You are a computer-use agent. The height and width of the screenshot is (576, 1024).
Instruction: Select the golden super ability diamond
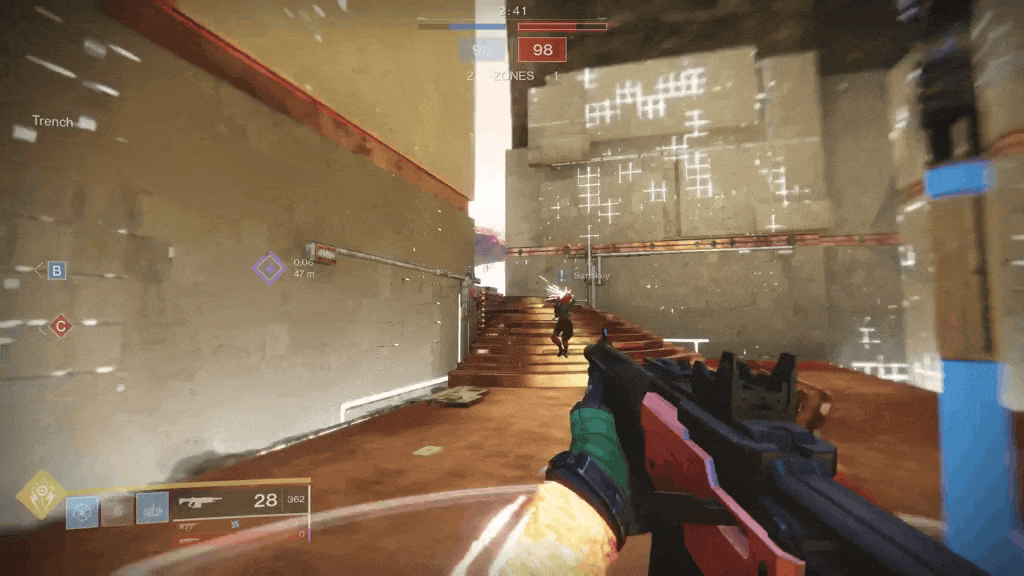pyautogui.click(x=41, y=494)
